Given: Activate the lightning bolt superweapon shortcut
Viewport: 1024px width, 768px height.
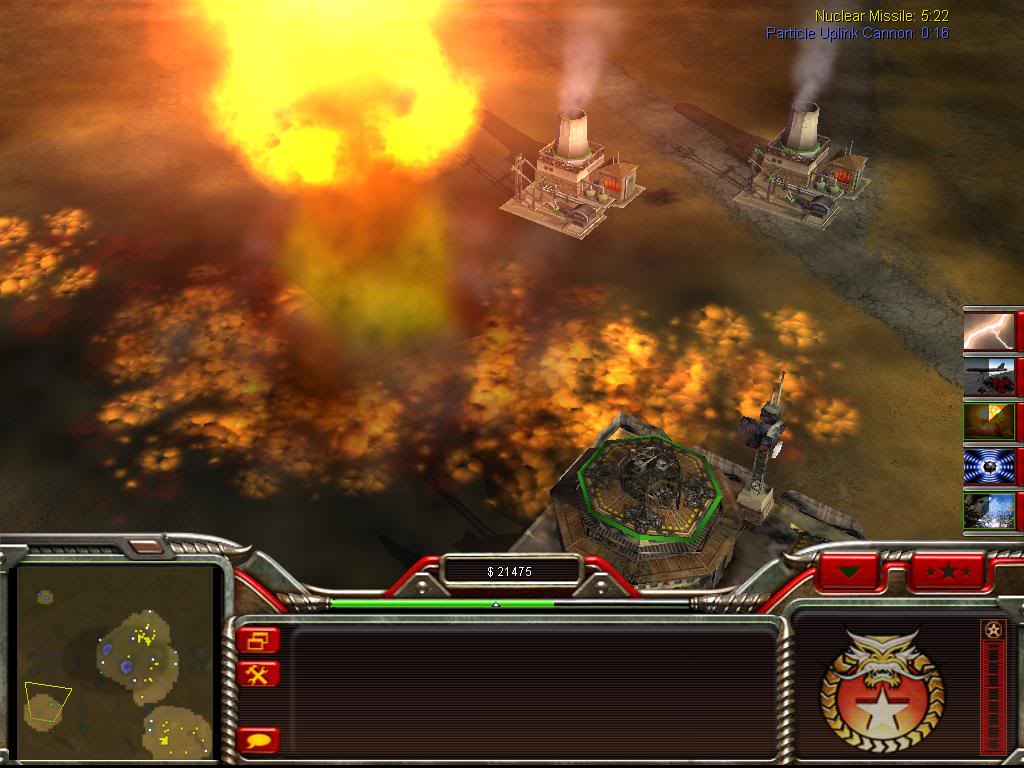Looking at the screenshot, I should pos(990,330).
